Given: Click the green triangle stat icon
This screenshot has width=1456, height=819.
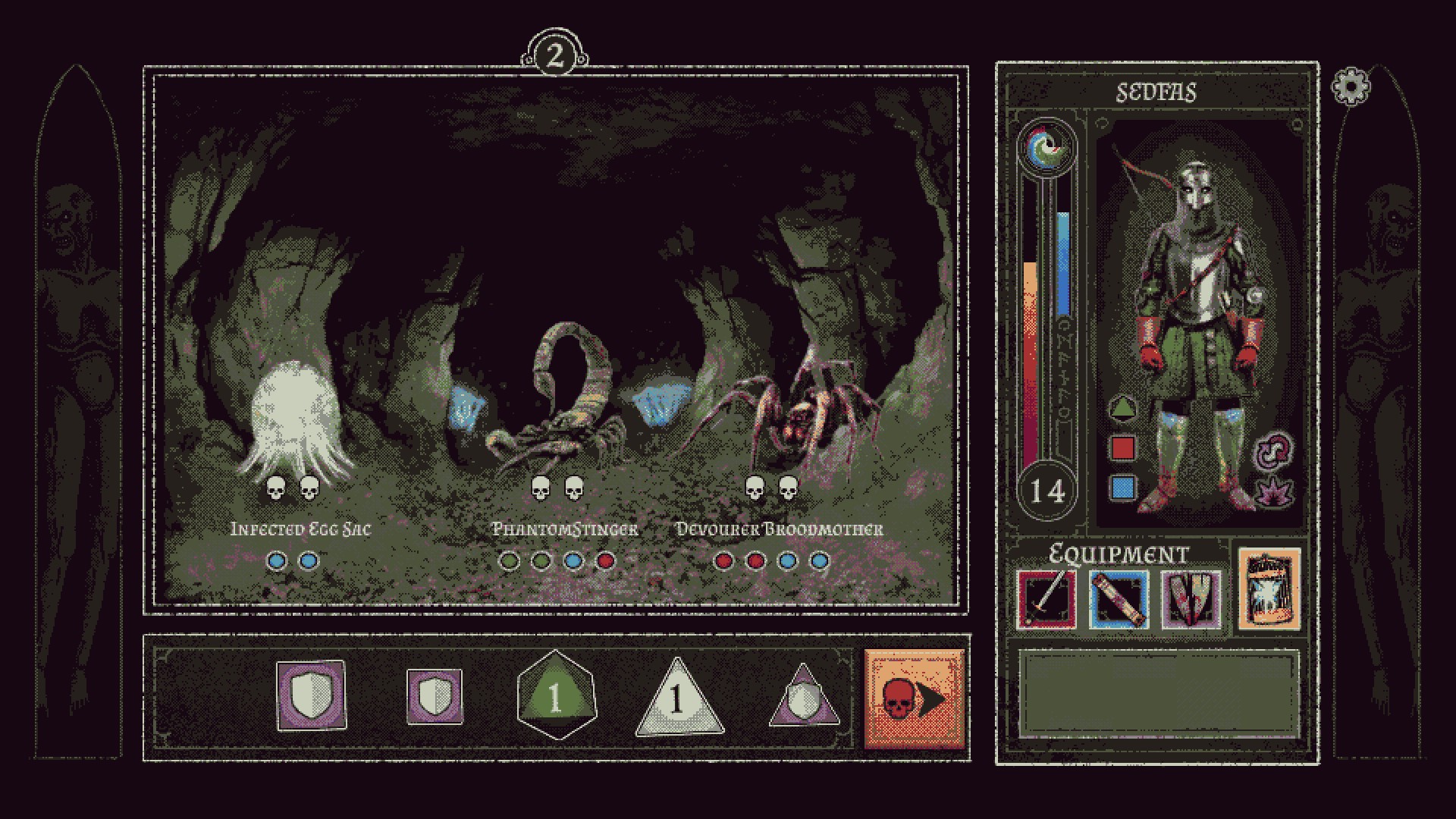Looking at the screenshot, I should coord(1122,409).
